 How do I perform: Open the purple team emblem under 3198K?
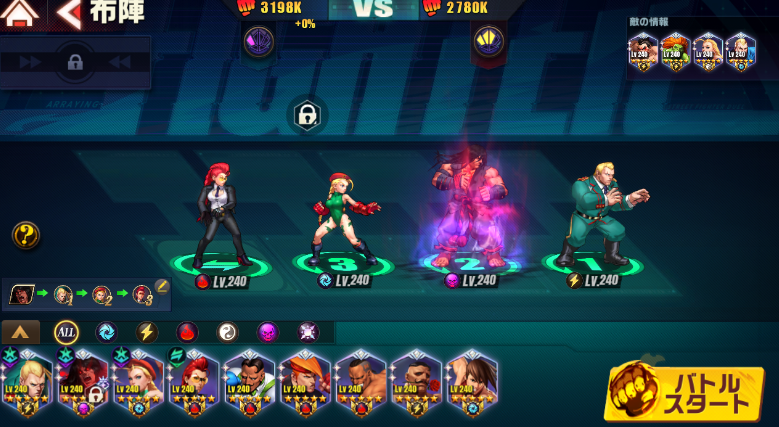(x=257, y=41)
